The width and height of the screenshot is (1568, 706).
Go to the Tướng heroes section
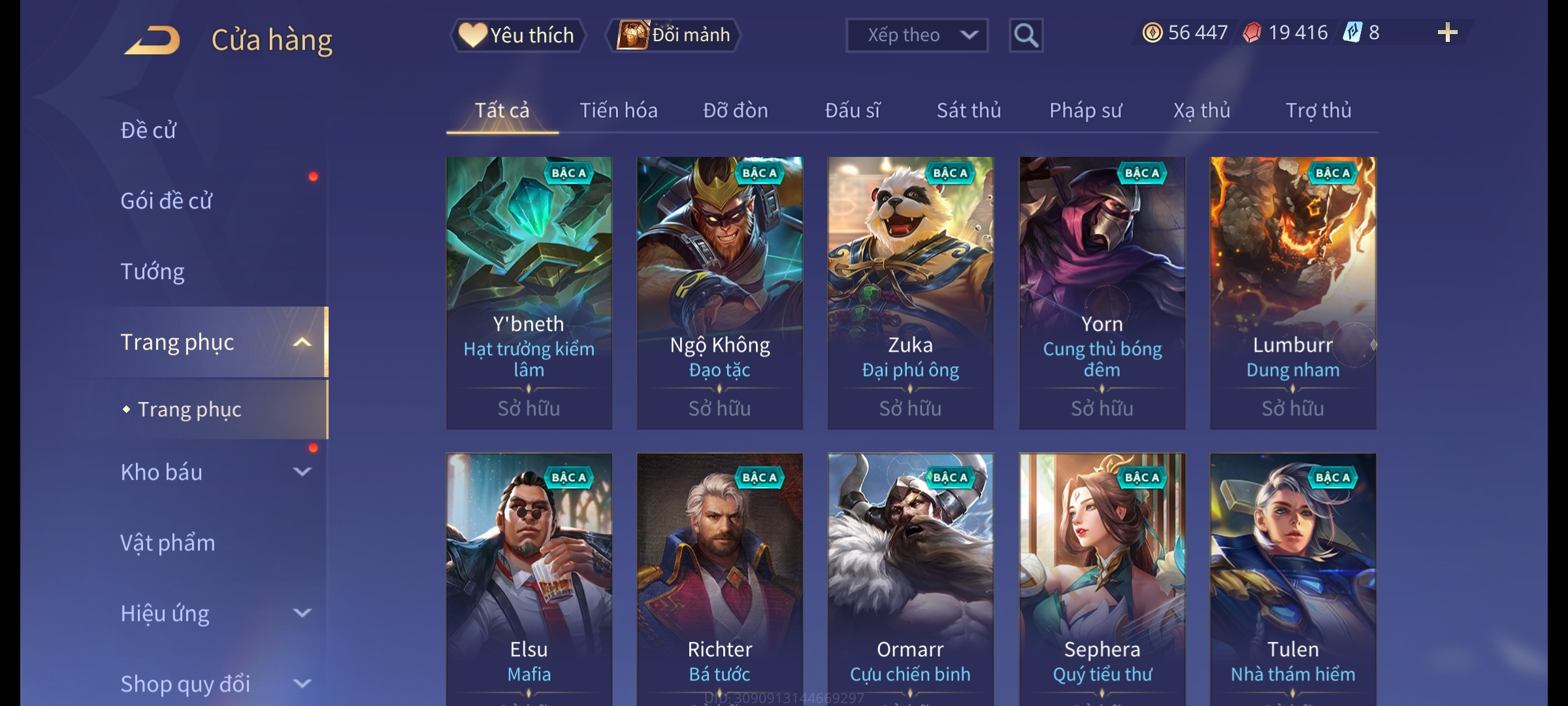coord(152,271)
